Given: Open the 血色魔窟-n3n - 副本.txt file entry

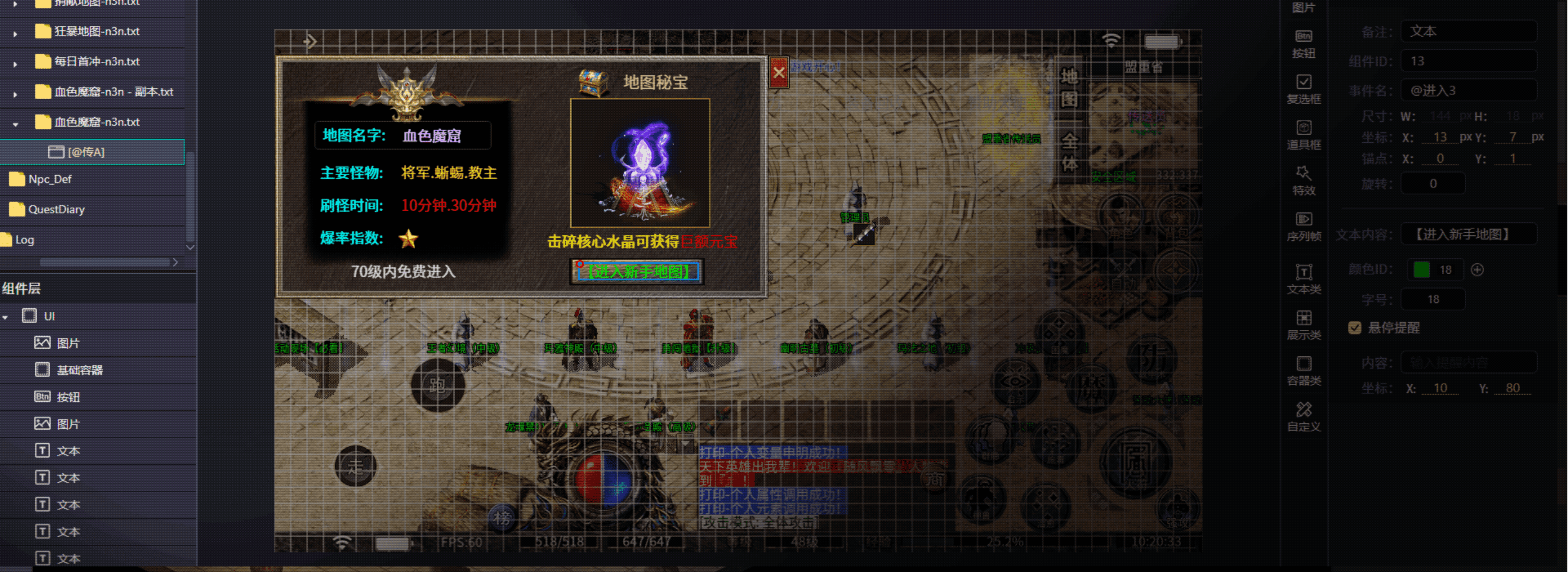Looking at the screenshot, I should 113,92.
